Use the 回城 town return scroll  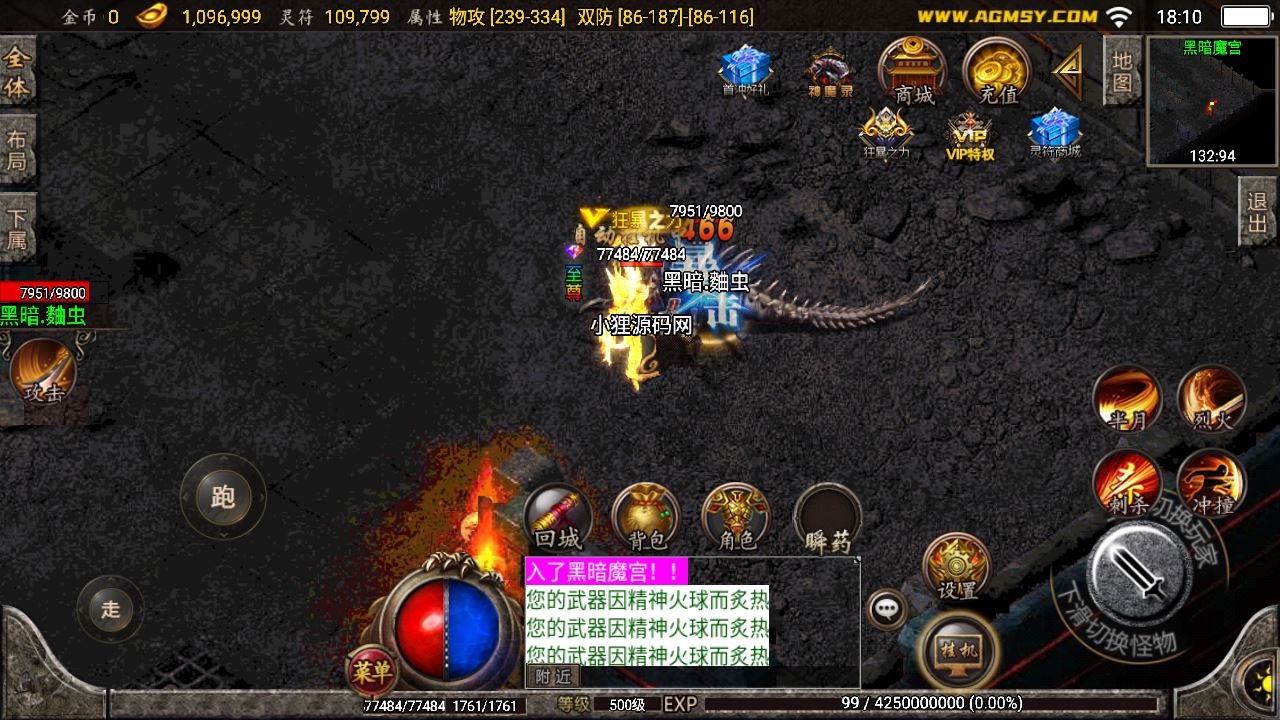[x=557, y=518]
